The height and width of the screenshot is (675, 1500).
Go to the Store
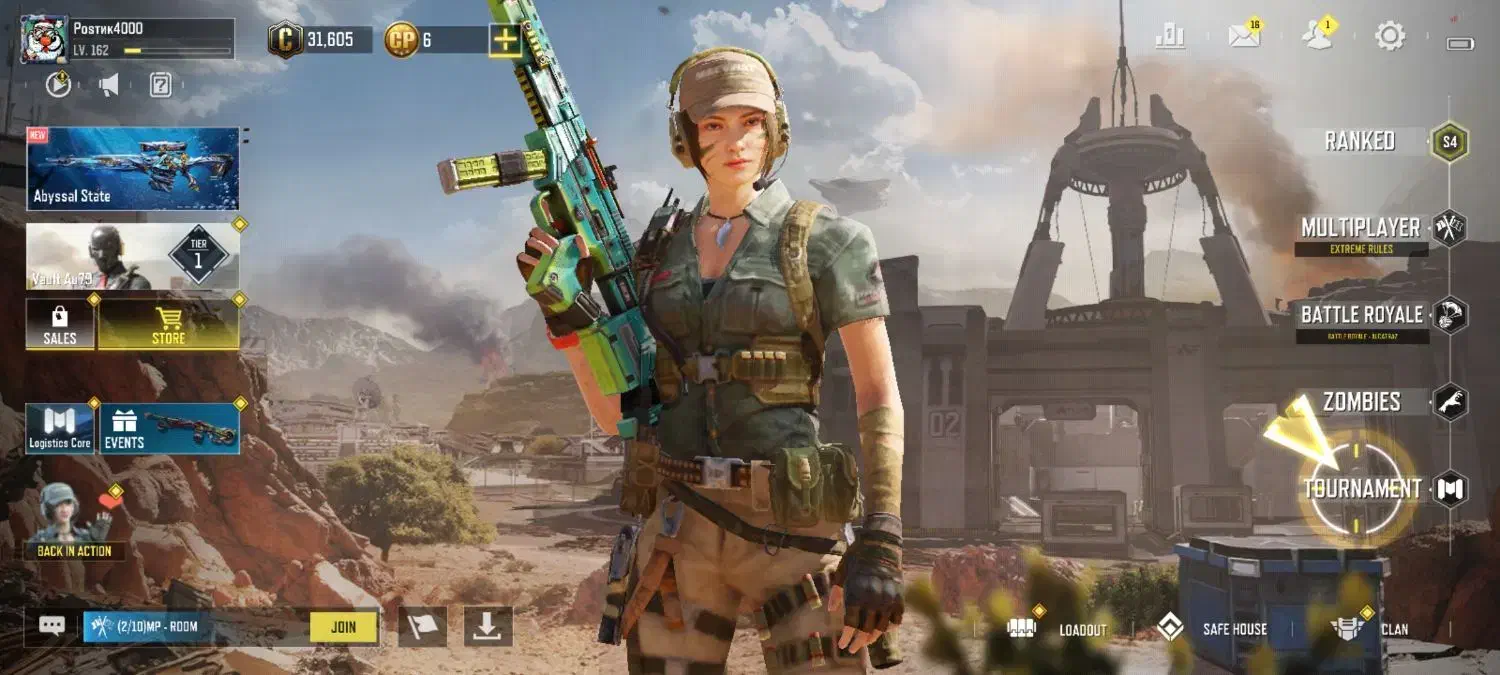tap(168, 325)
